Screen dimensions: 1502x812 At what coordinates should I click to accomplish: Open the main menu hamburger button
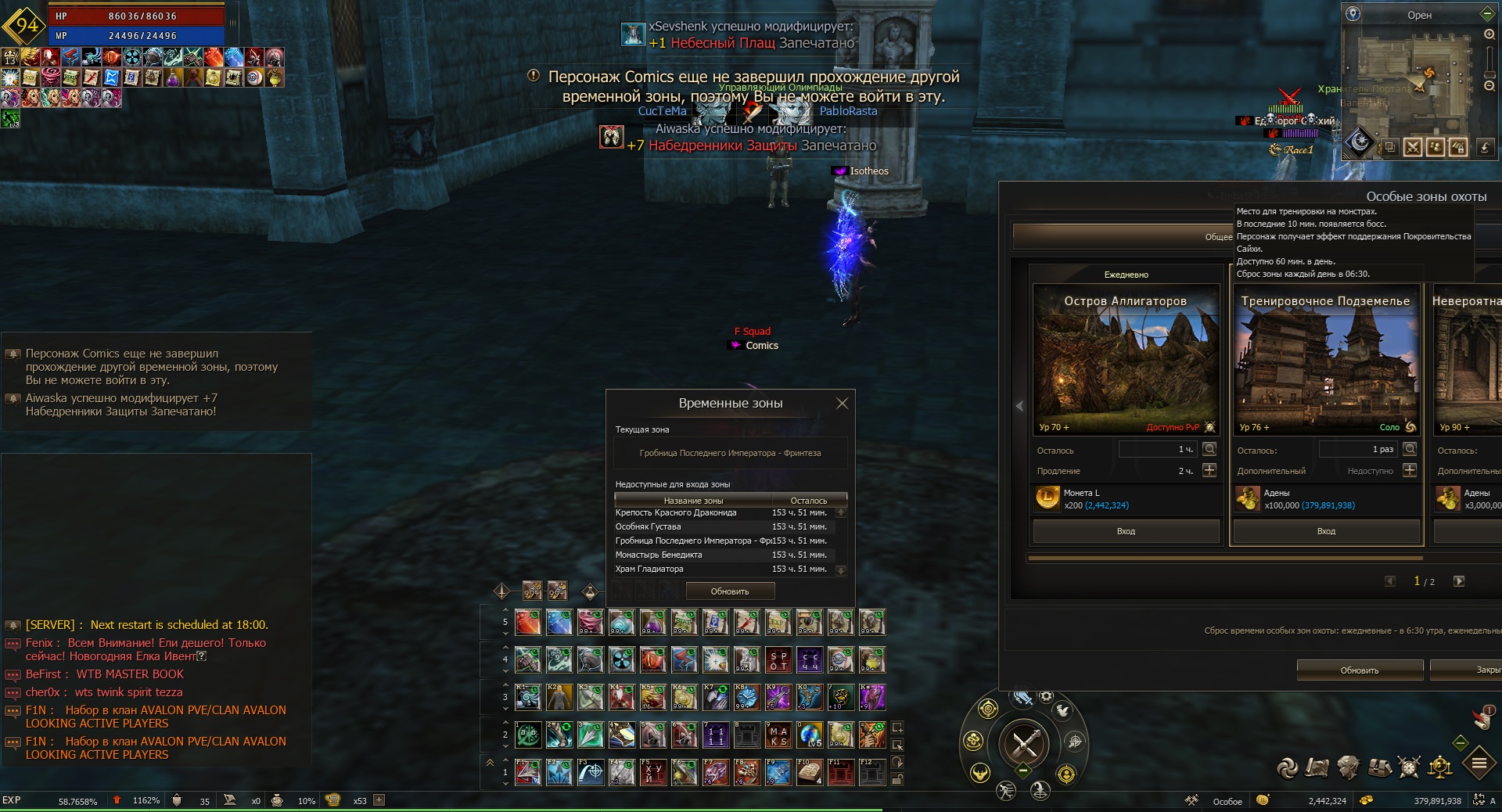pos(1479,763)
